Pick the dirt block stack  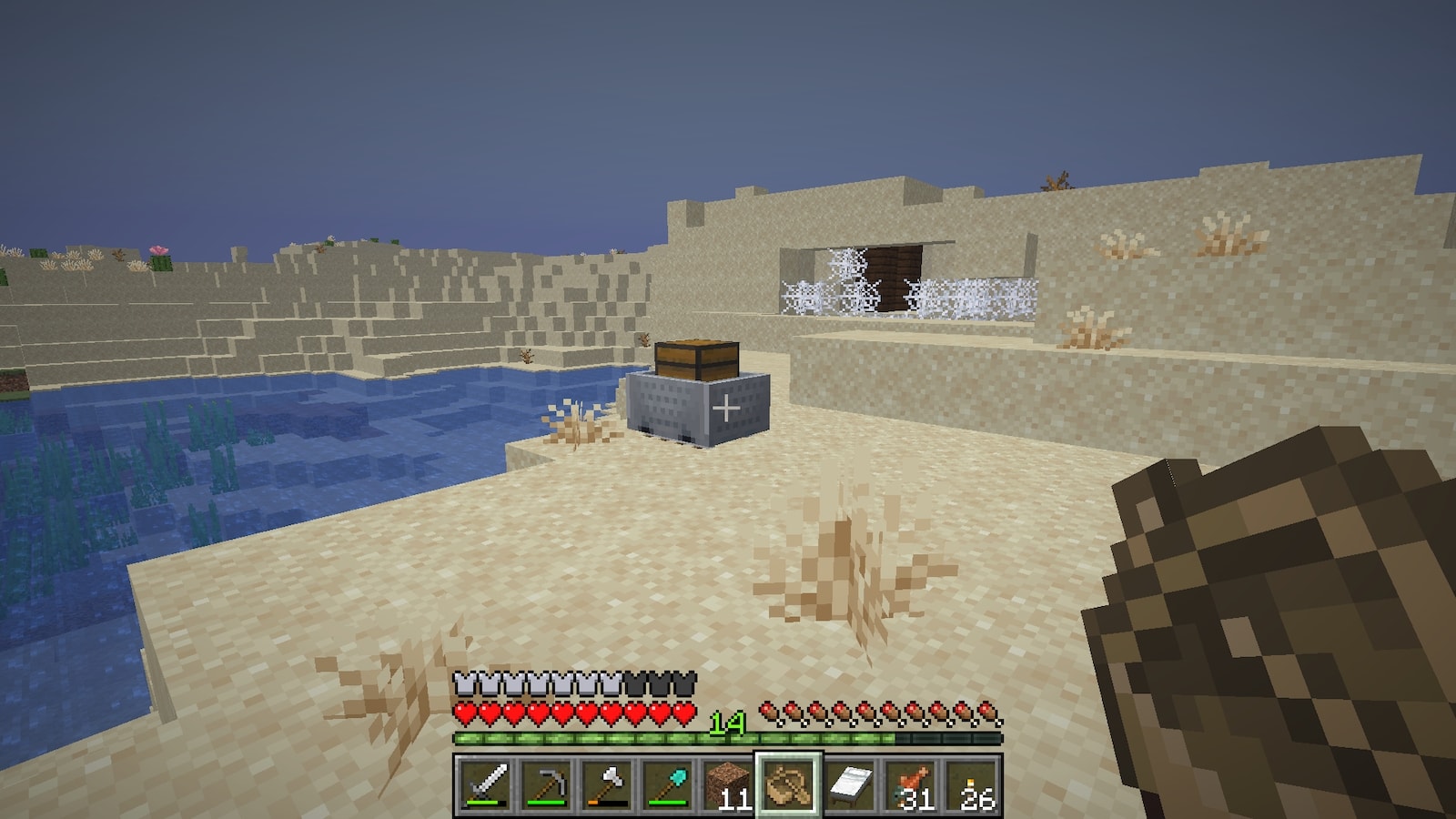[x=729, y=784]
